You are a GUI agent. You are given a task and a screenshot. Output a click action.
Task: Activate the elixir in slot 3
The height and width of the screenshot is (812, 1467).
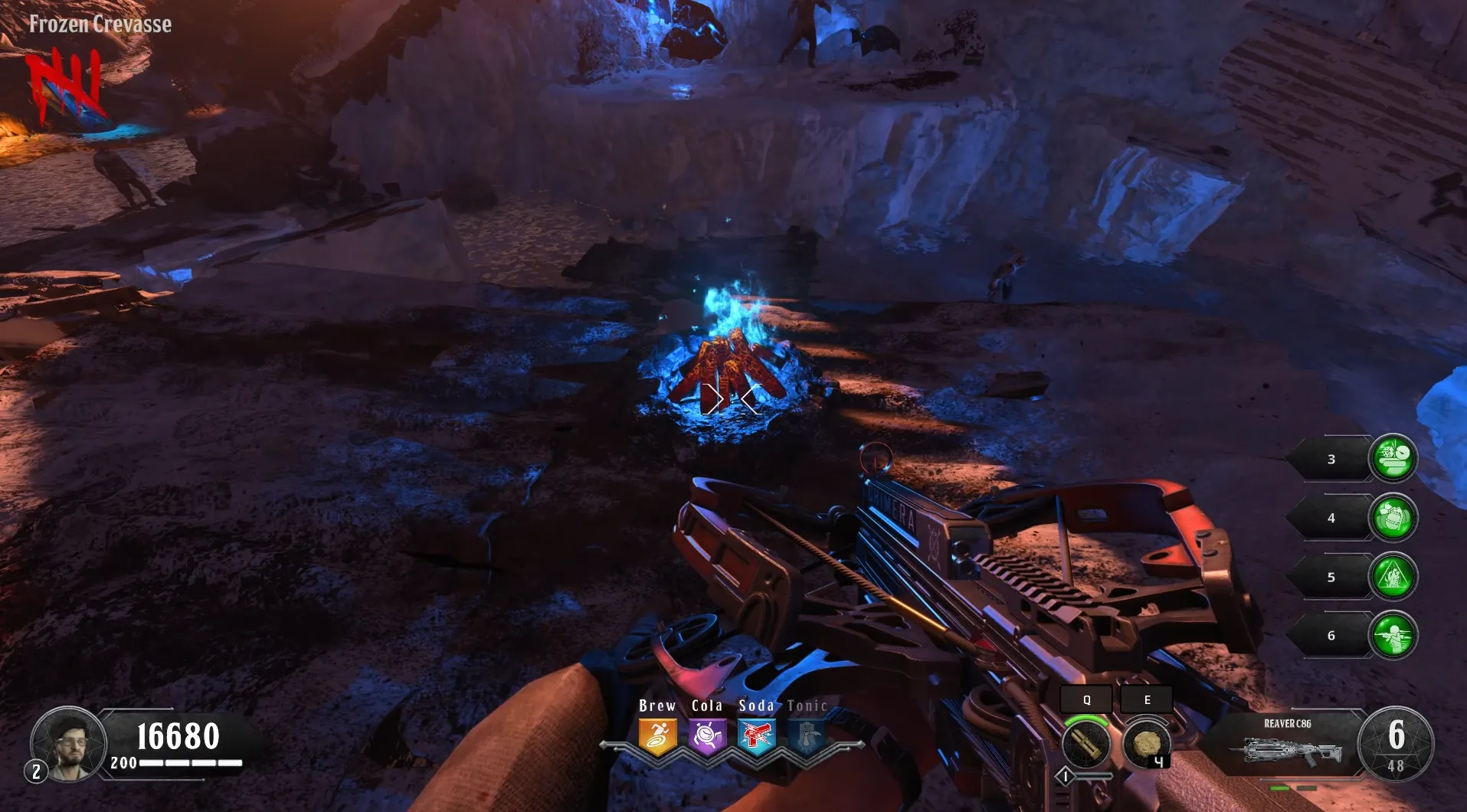1393,459
